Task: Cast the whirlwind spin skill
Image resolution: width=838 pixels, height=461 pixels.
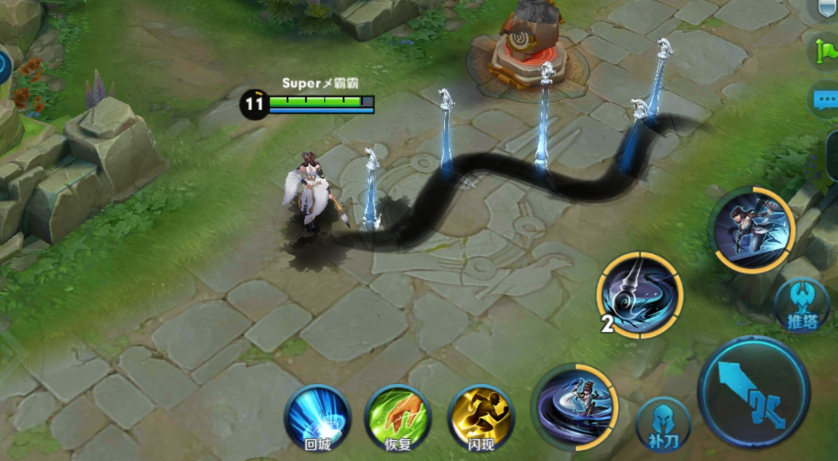Action: (x=575, y=407)
